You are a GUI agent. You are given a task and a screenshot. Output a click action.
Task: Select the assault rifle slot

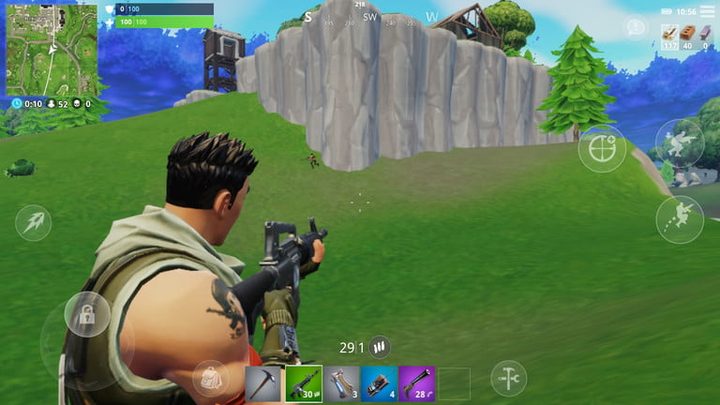[304, 383]
